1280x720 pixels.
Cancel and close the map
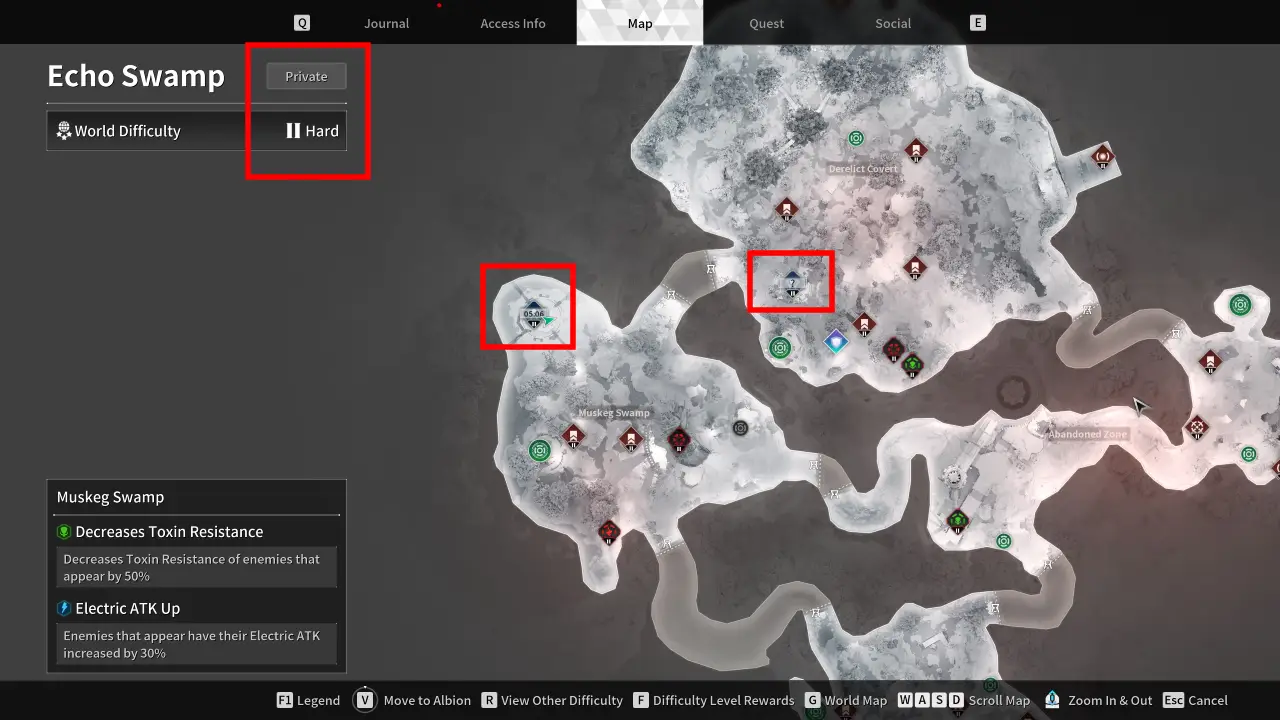(1196, 700)
